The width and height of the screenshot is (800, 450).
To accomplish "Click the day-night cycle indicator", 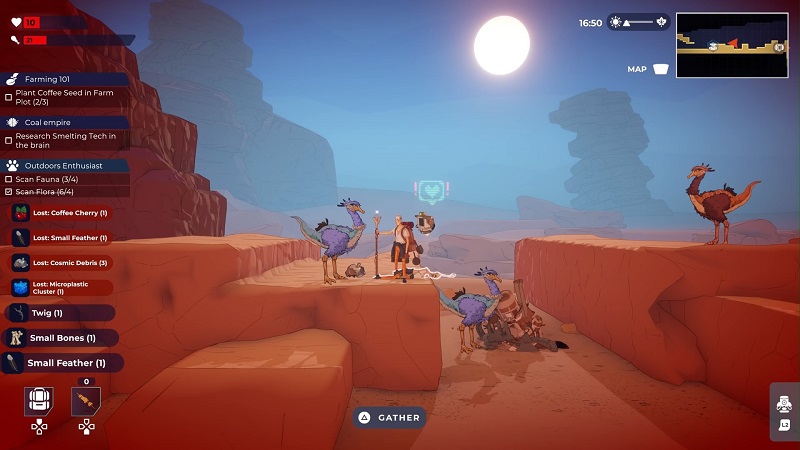I will pyautogui.click(x=638, y=22).
